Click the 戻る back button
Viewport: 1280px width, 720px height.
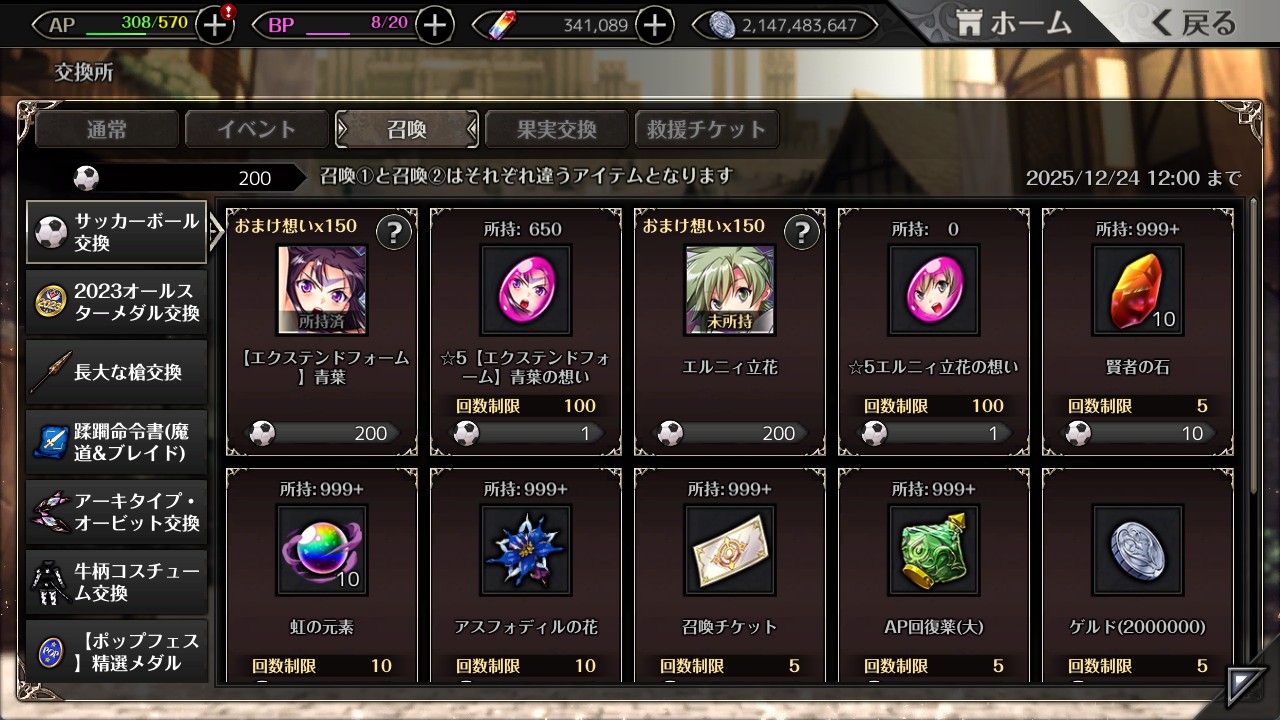pyautogui.click(x=1193, y=24)
